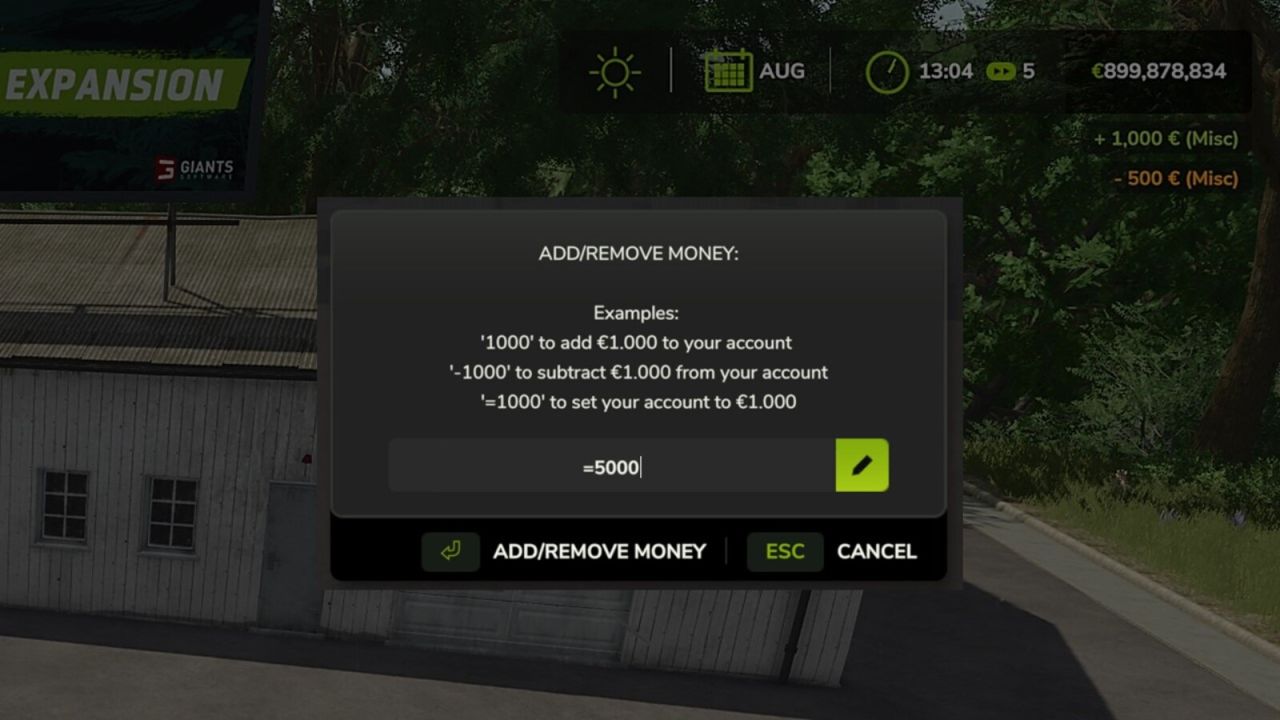This screenshot has width=1280, height=720.
Task: Expand the month display showing AUG
Action: (x=781, y=70)
